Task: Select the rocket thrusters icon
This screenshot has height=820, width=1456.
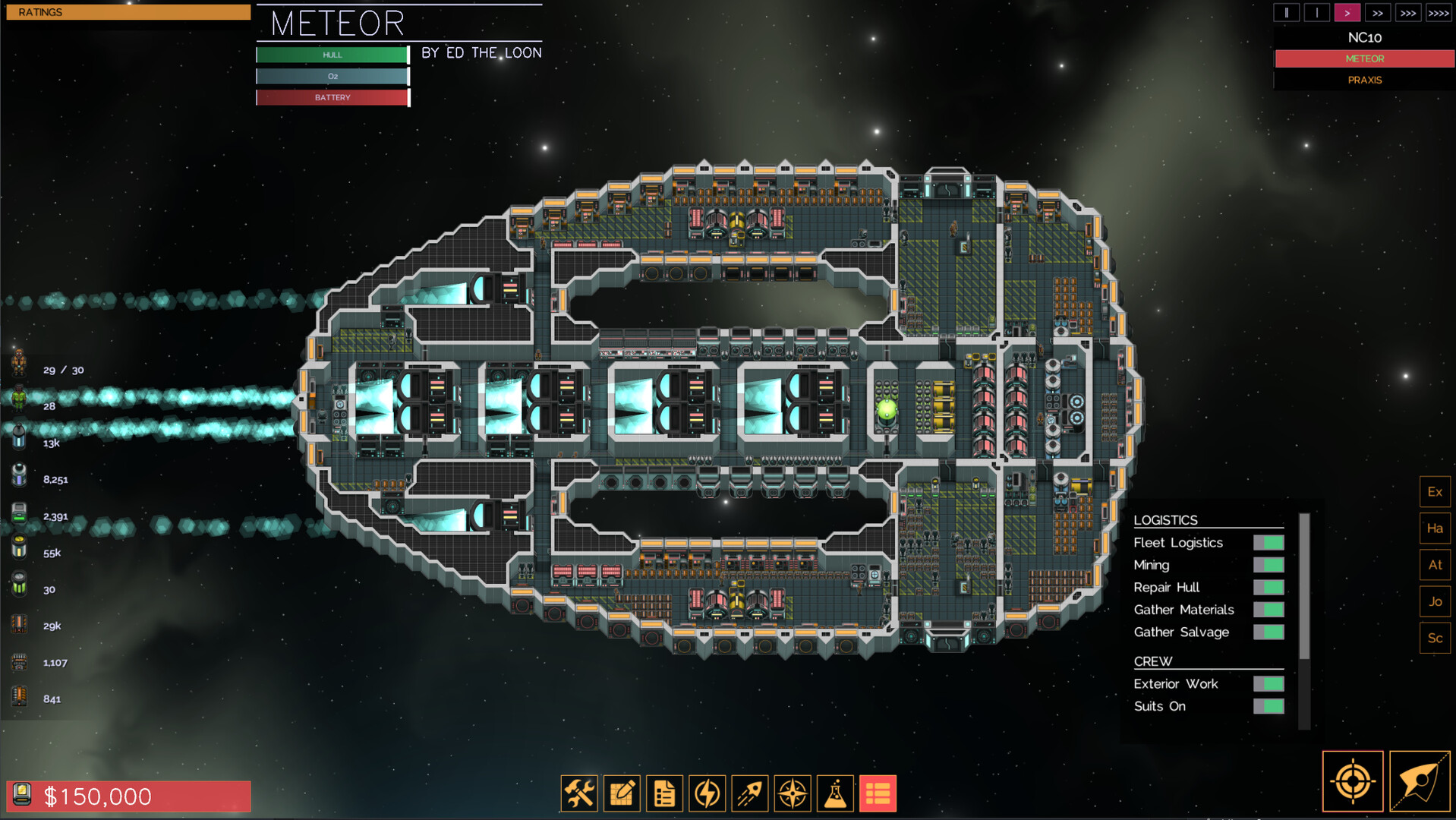Action: (x=749, y=793)
